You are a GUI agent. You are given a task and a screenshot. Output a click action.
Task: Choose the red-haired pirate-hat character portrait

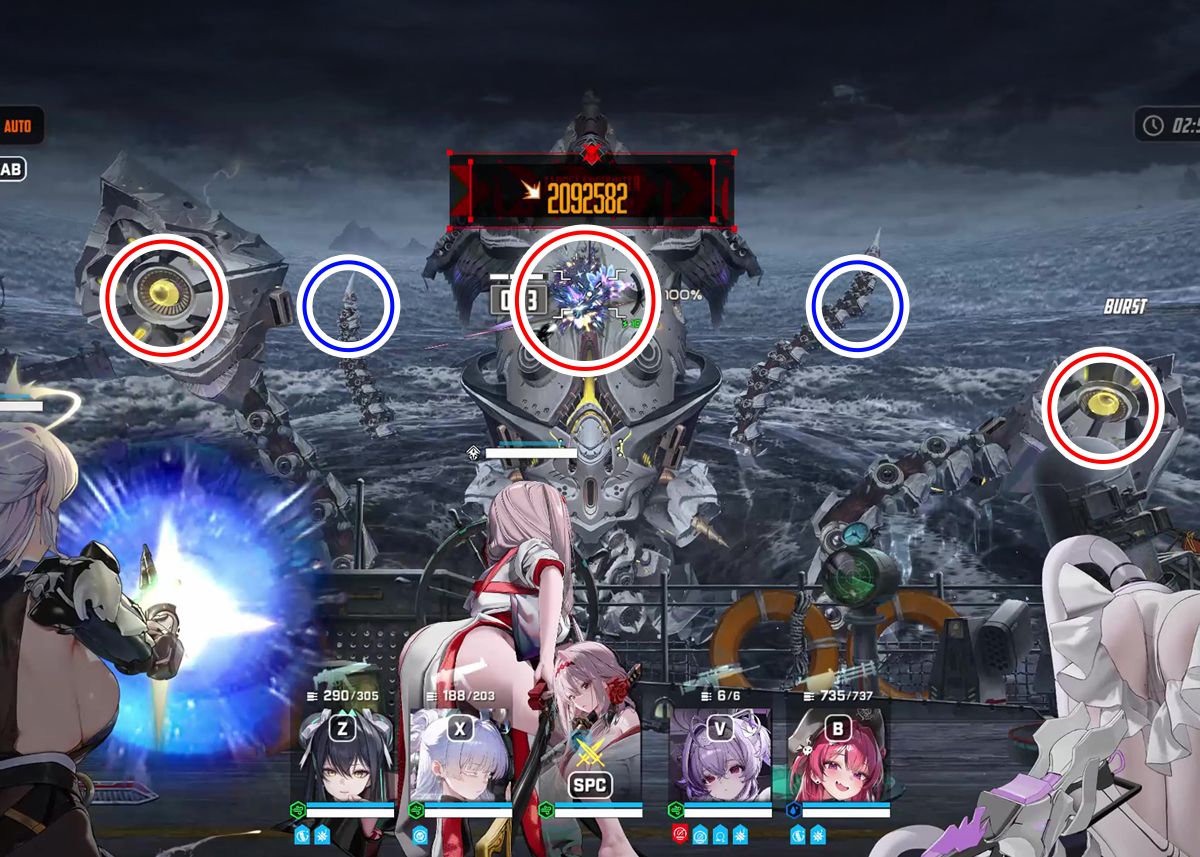pyautogui.click(x=837, y=765)
